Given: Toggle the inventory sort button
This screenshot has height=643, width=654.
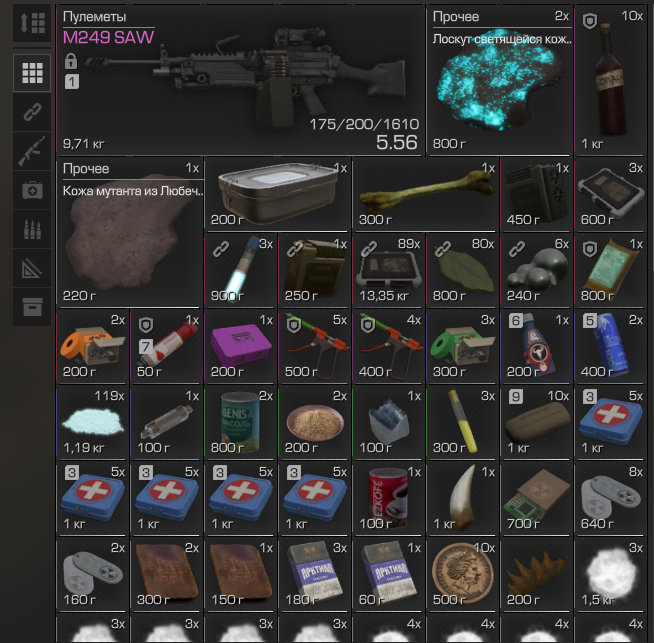Looking at the screenshot, I should [x=32, y=24].
